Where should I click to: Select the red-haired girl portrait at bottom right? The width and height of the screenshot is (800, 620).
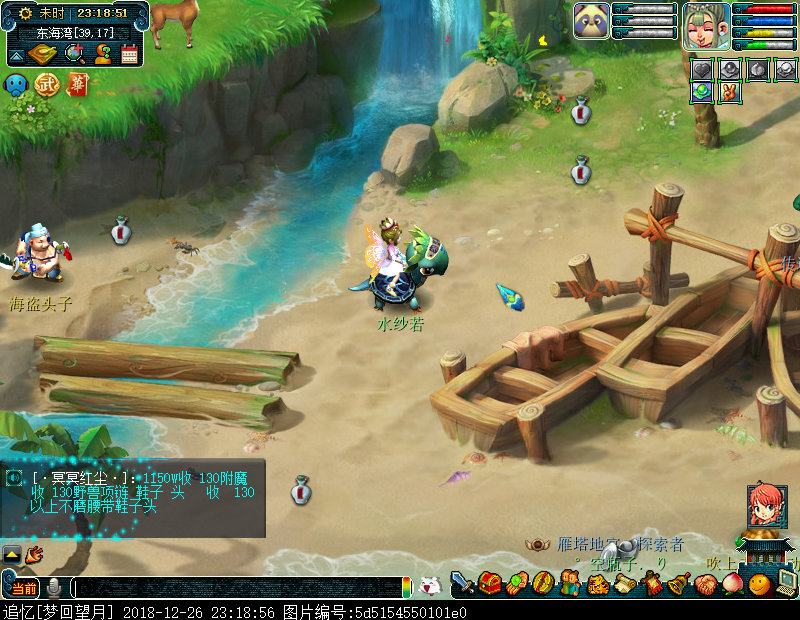coord(766,506)
